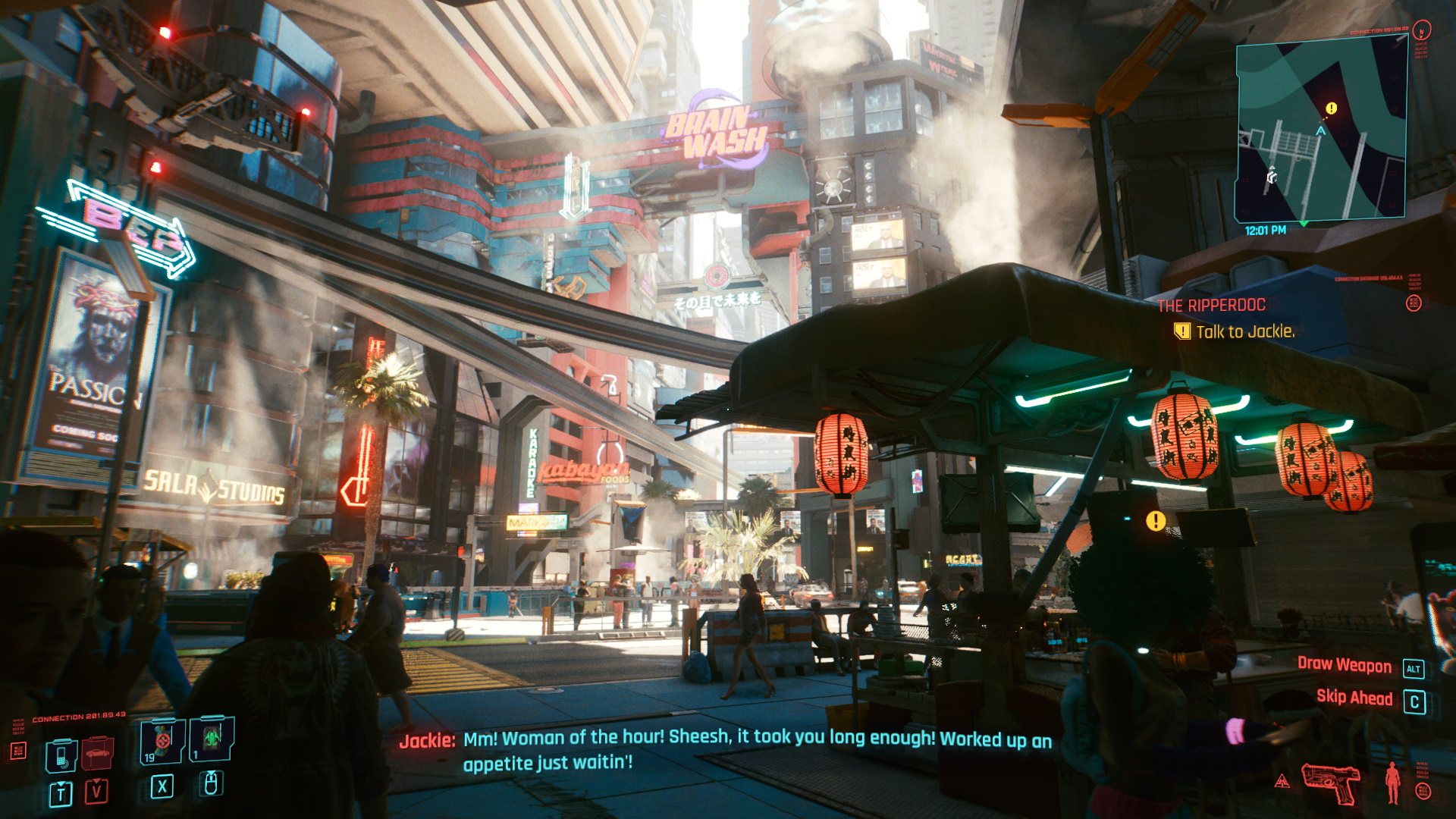Select the green biohazard grenade slot
1456x819 pixels.
[212, 738]
